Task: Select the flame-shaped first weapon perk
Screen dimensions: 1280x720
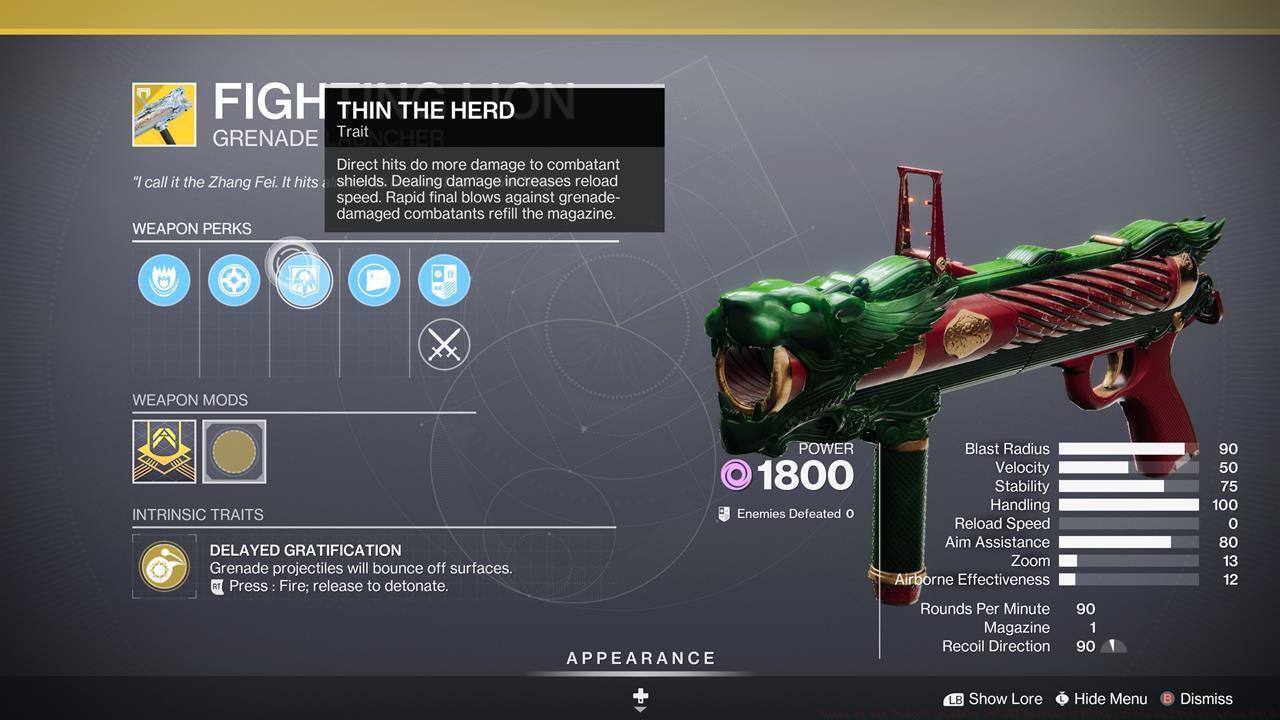Action: tap(164, 280)
